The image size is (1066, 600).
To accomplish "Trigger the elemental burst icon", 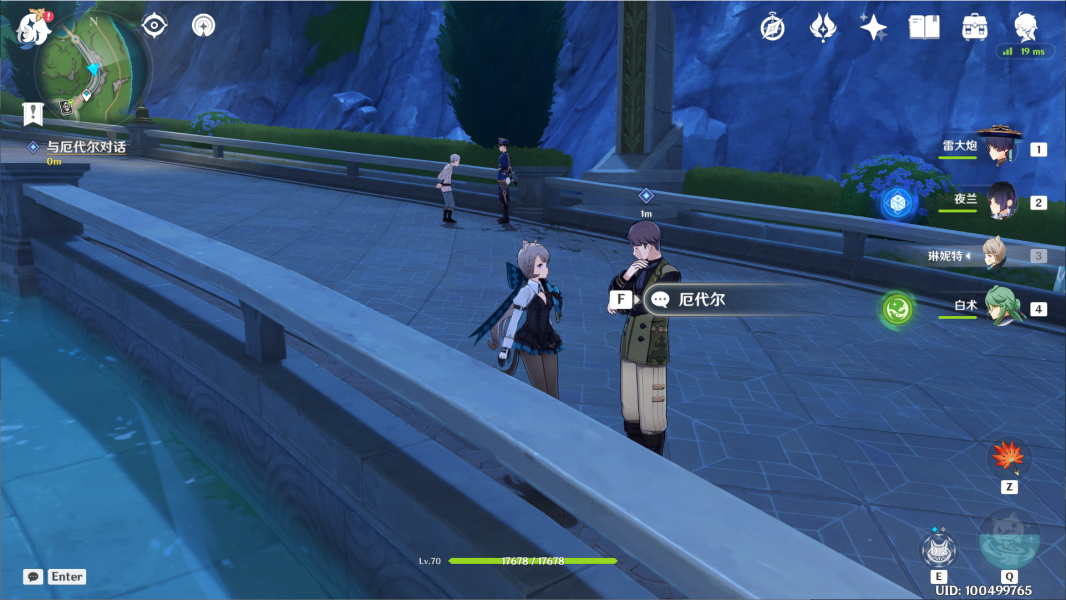I will pos(1008,540).
